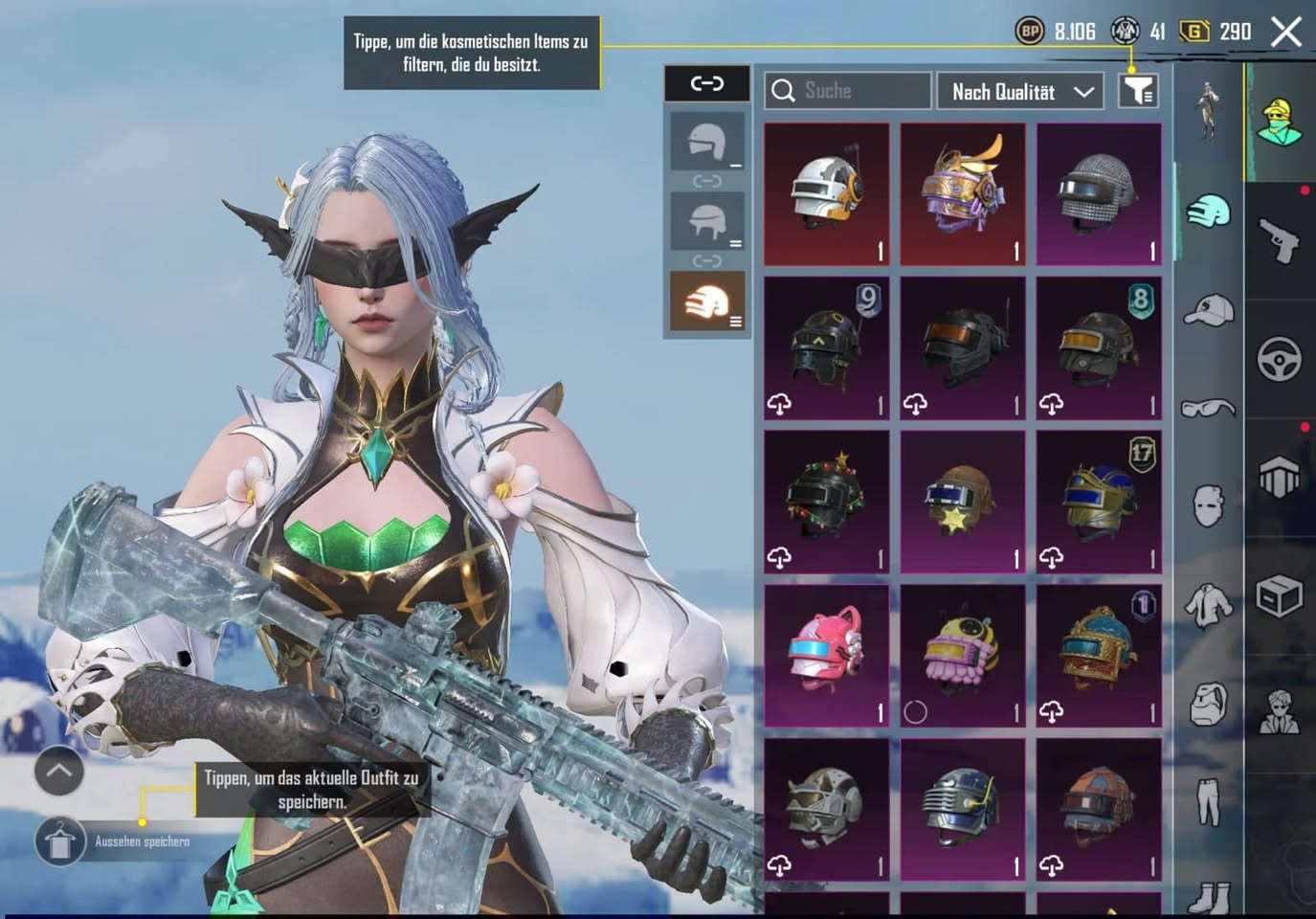Open the glasses category
This screenshot has height=919, width=1316.
(x=1208, y=409)
